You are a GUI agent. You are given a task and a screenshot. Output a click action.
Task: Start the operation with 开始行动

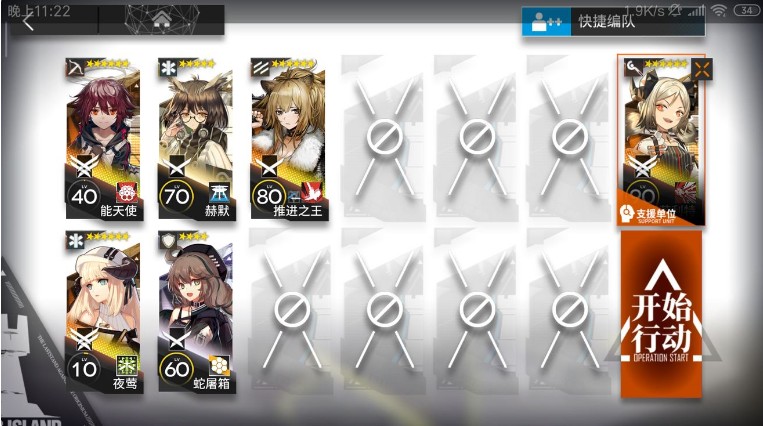(661, 311)
